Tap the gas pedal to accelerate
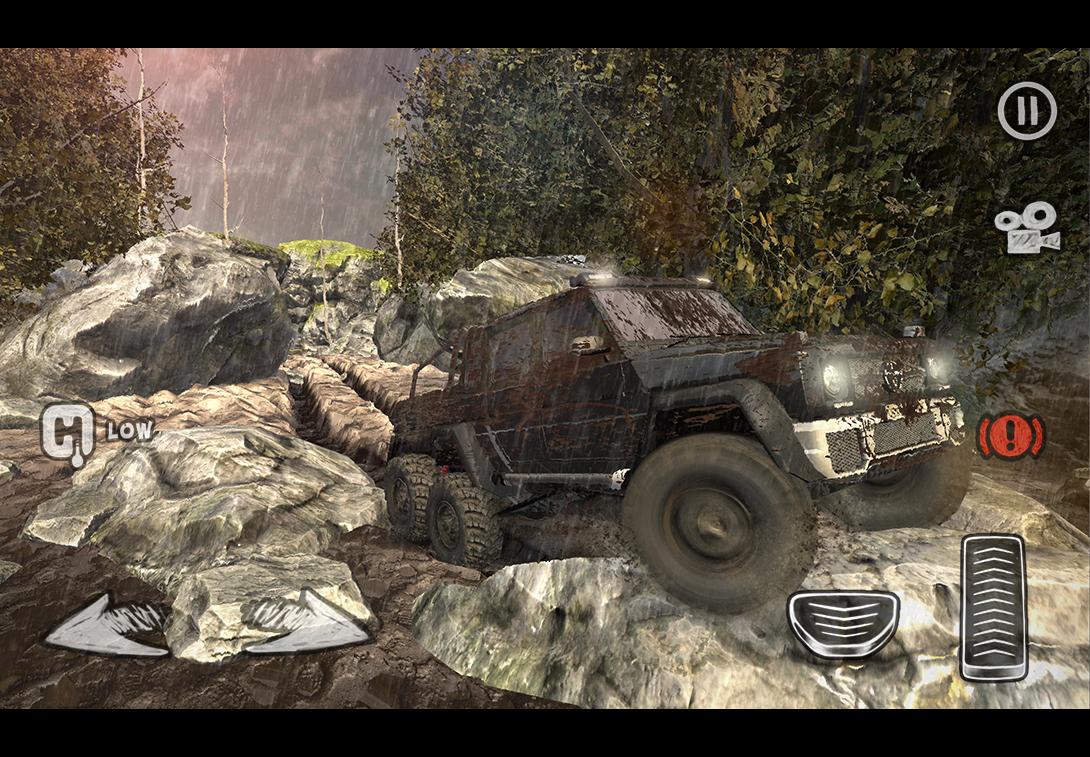 coord(994,608)
